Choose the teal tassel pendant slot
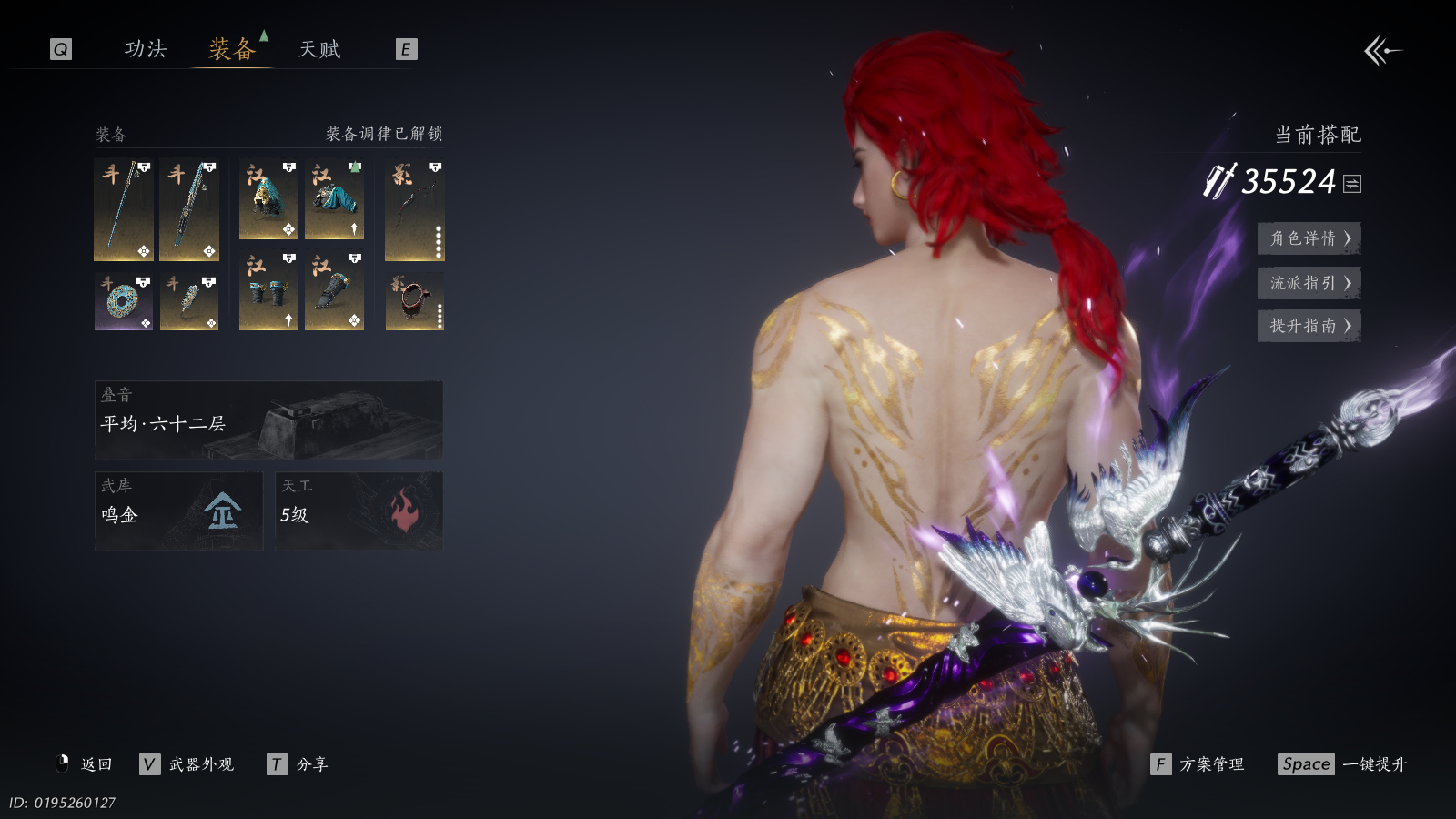This screenshot has width=1456, height=819. (x=189, y=301)
